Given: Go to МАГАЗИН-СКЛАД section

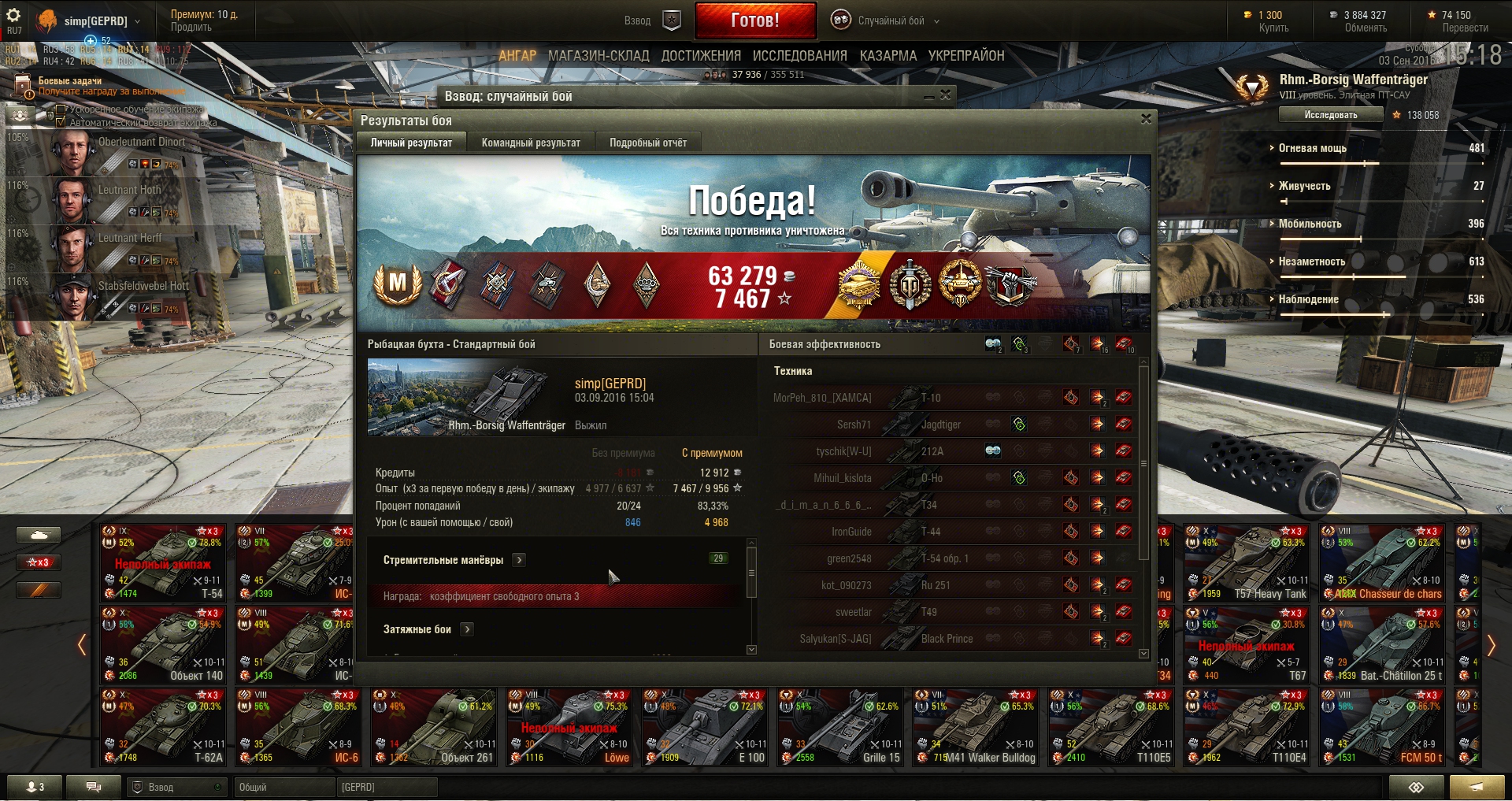Looking at the screenshot, I should point(598,56).
